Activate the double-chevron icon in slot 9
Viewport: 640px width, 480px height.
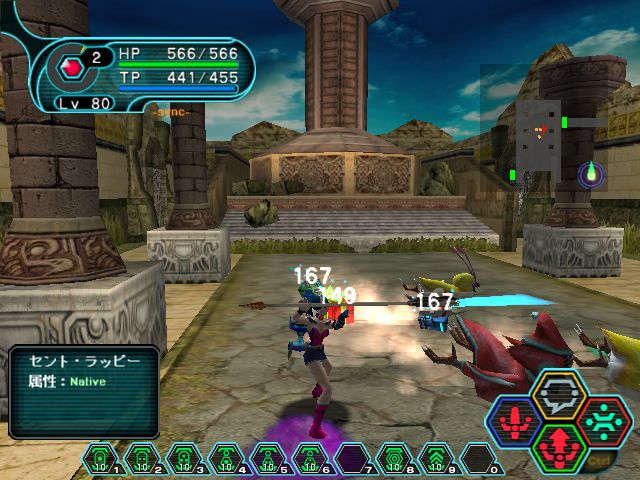tap(437, 460)
